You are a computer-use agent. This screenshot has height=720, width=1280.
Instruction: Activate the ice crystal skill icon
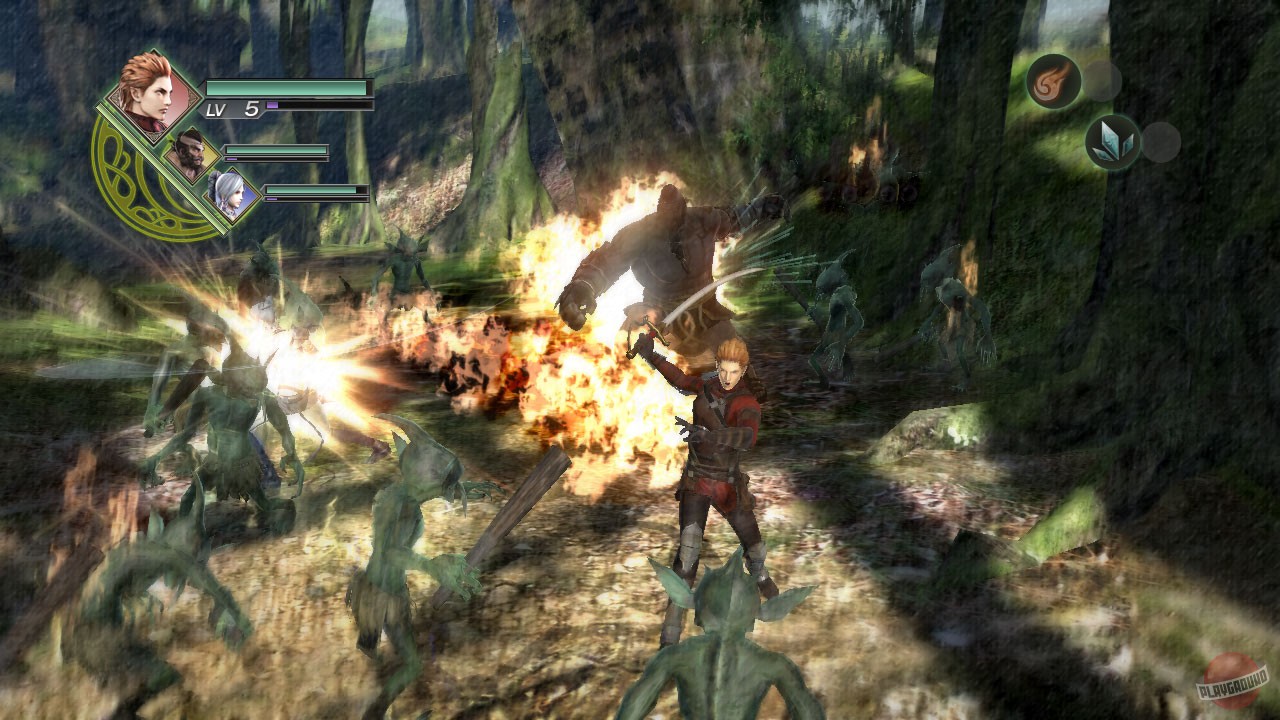pyautogui.click(x=1114, y=140)
